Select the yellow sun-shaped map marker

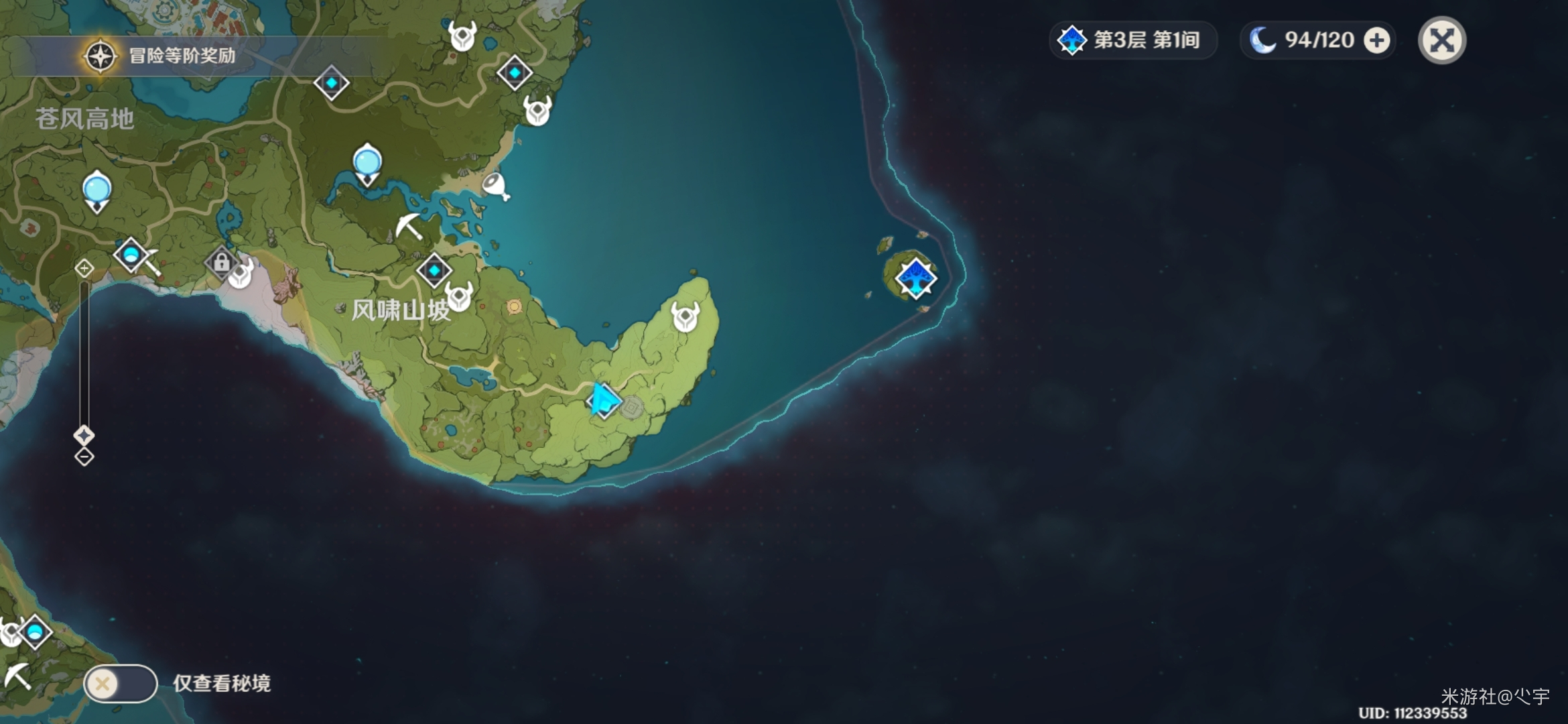click(514, 306)
